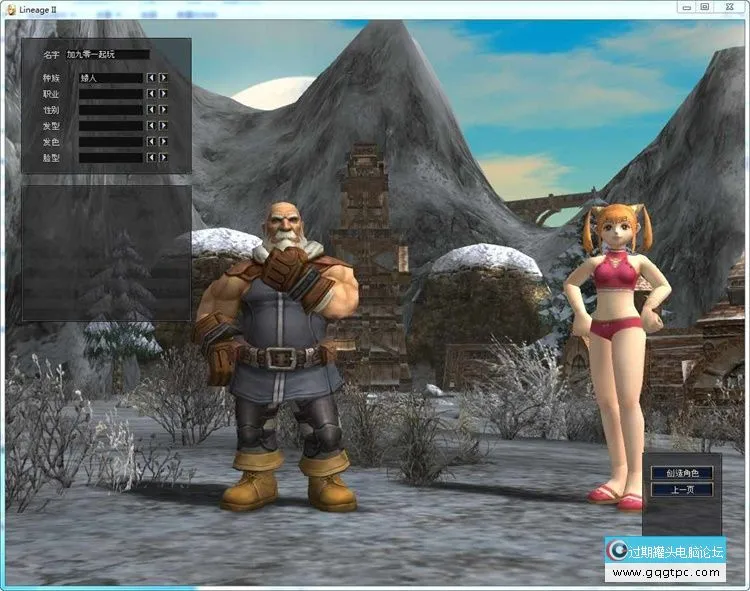Screen dimensions: 750x591
Task: Pick the previous 发色 hair color
Action: (x=151, y=142)
